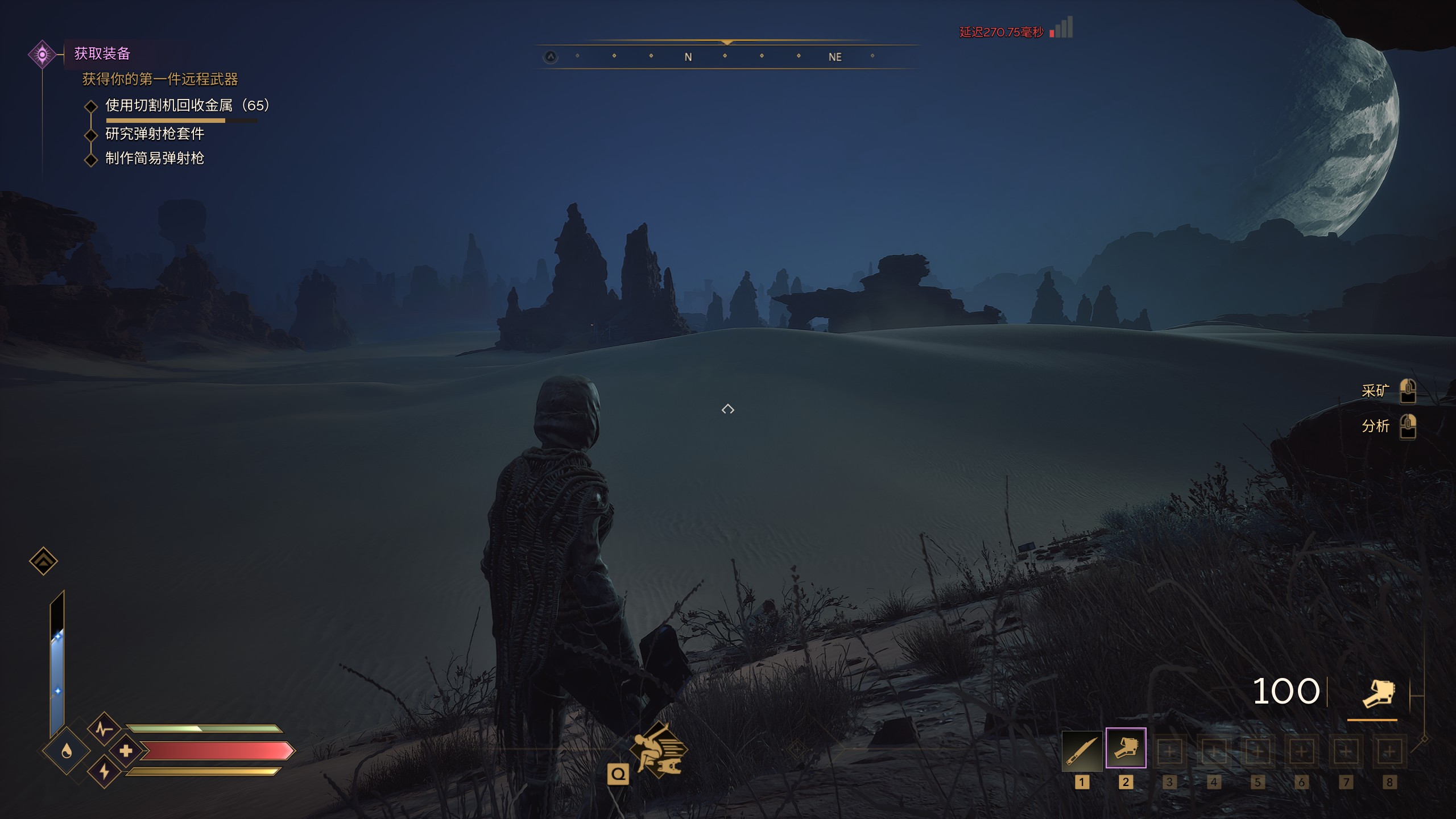Click the stacked chevron diamond icon
Viewport: 1456px width, 819px height.
[x=43, y=561]
